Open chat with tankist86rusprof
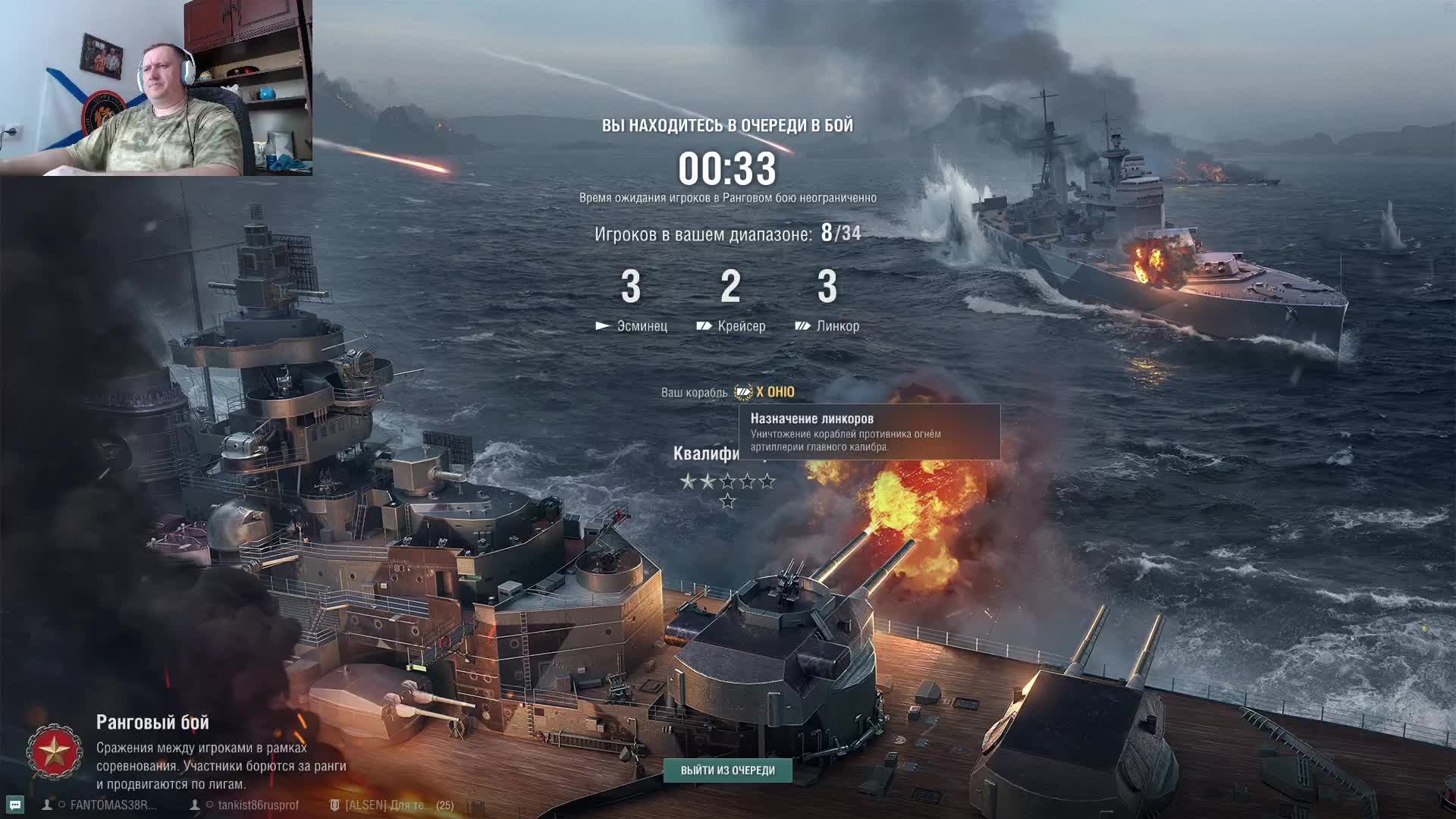This screenshot has width=1456, height=819. pyautogui.click(x=258, y=805)
